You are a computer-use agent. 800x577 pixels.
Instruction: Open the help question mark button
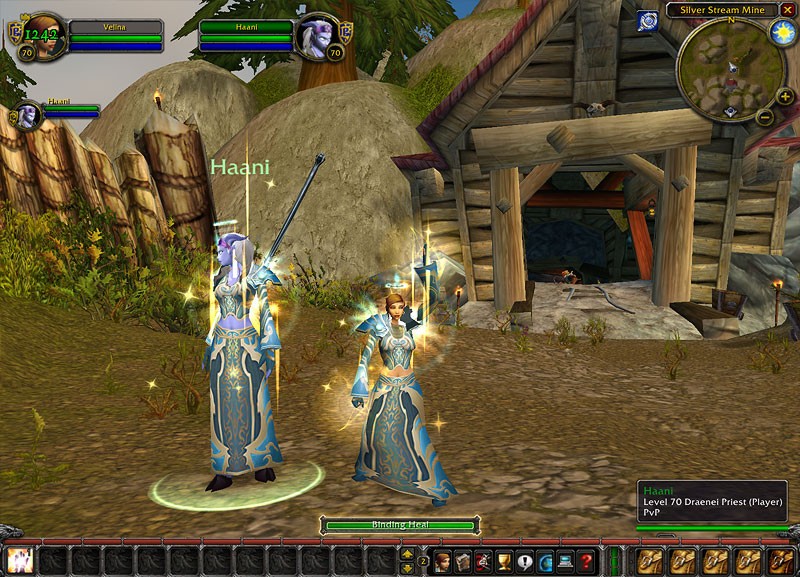tap(586, 561)
